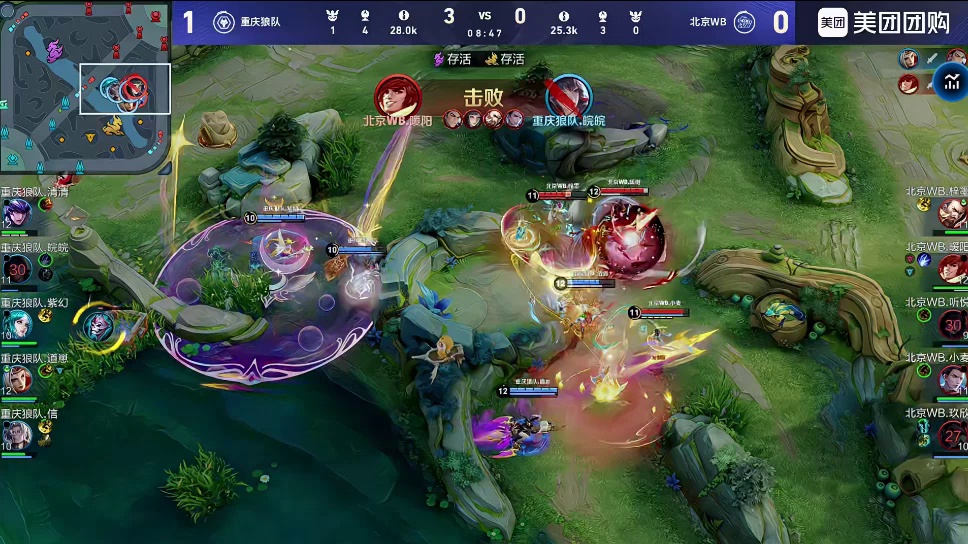Select player 重庆狼队.皖皖 portrait

(17, 268)
